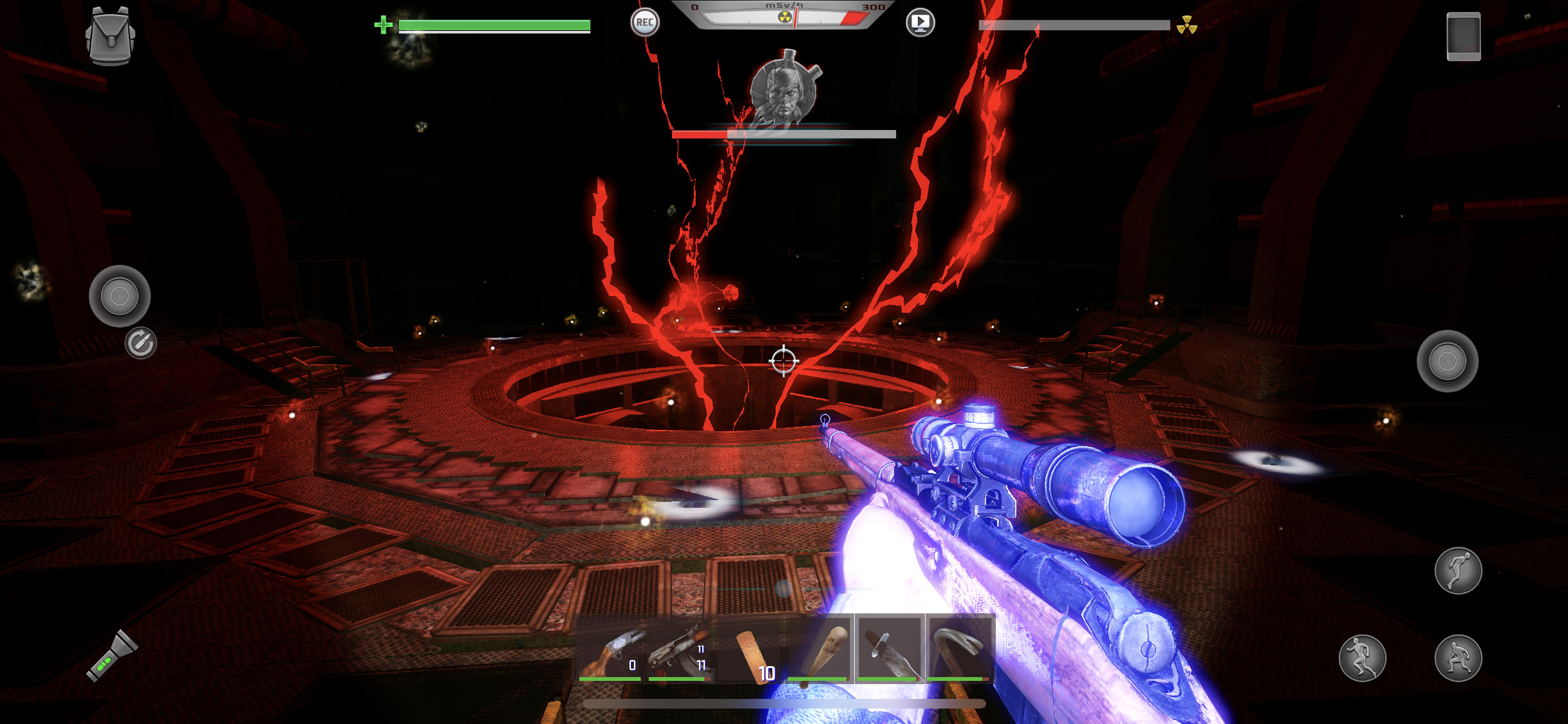Toggle the flashlight

(x=112, y=656)
